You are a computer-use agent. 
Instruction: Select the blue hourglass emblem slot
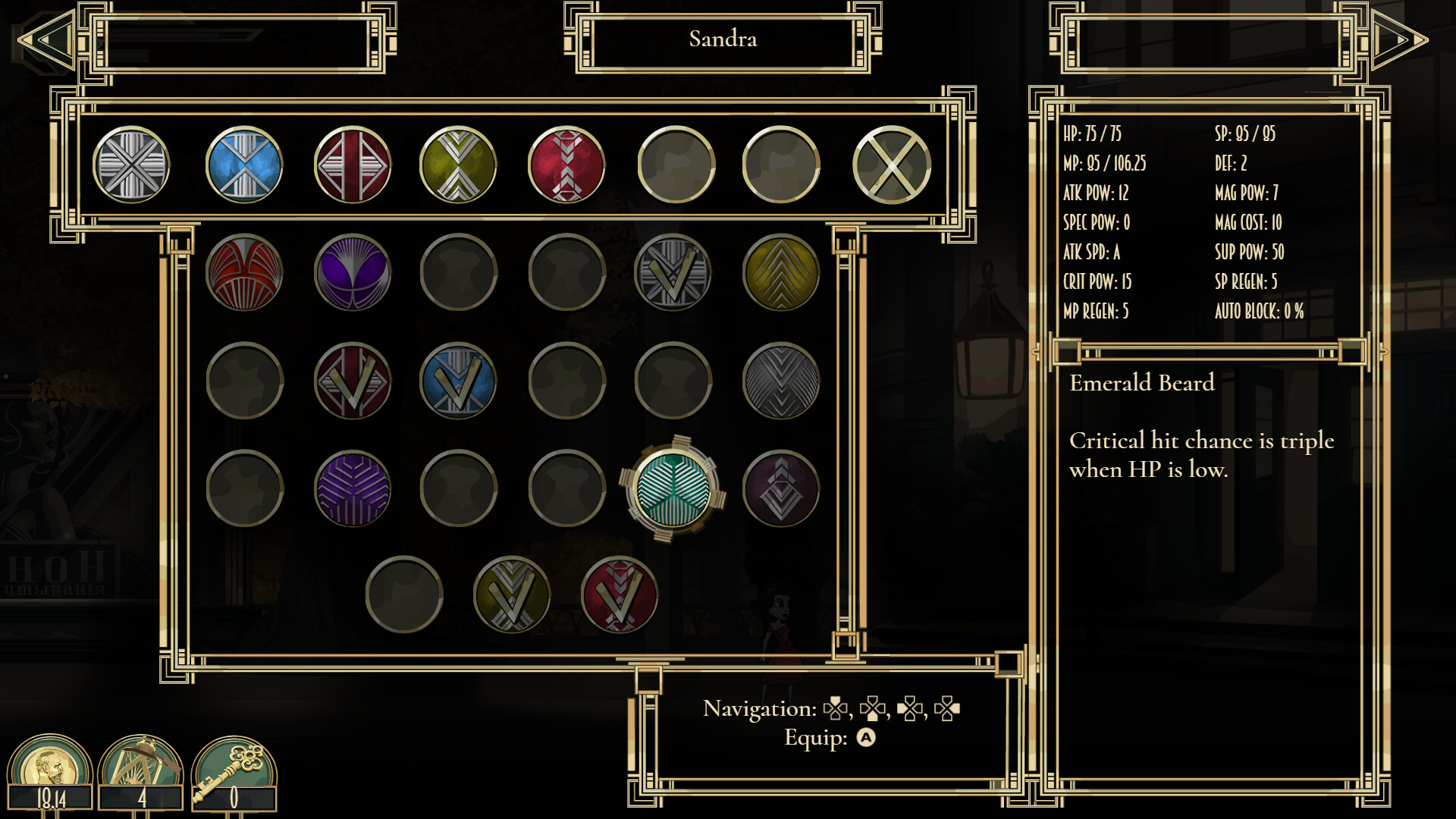(x=243, y=167)
